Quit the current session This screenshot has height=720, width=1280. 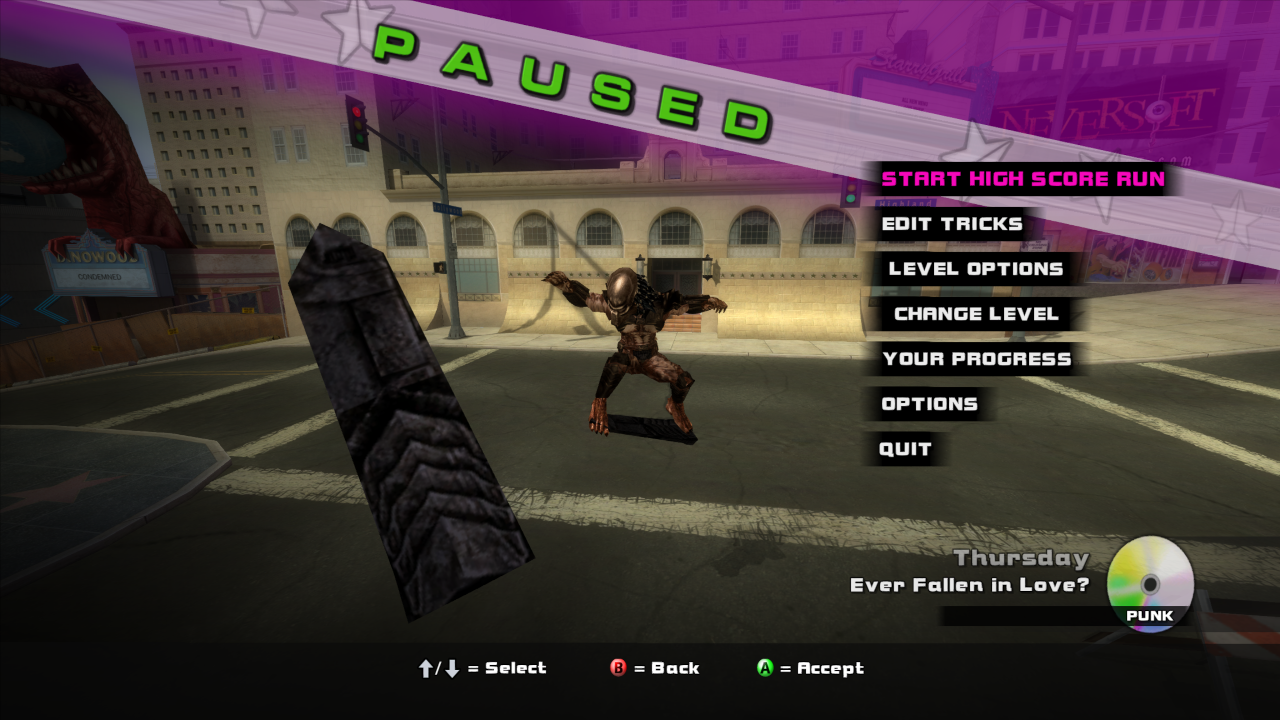click(x=905, y=449)
